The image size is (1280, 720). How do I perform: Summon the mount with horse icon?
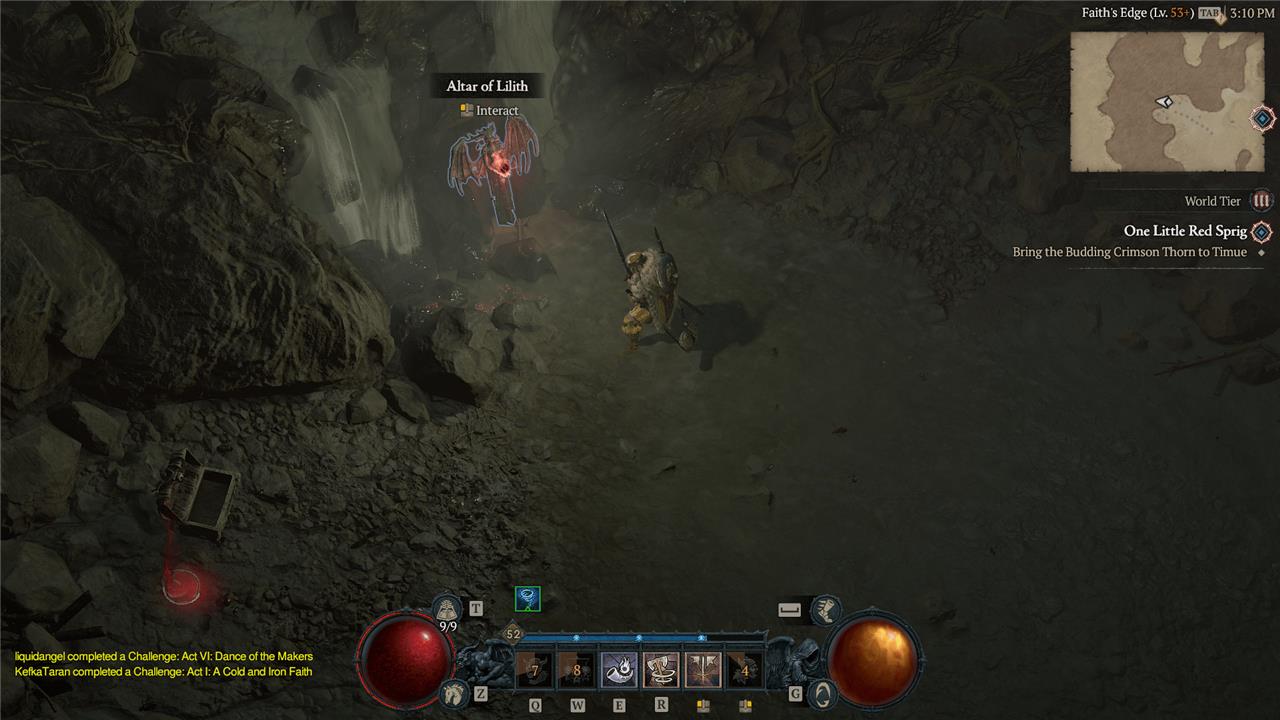(454, 692)
